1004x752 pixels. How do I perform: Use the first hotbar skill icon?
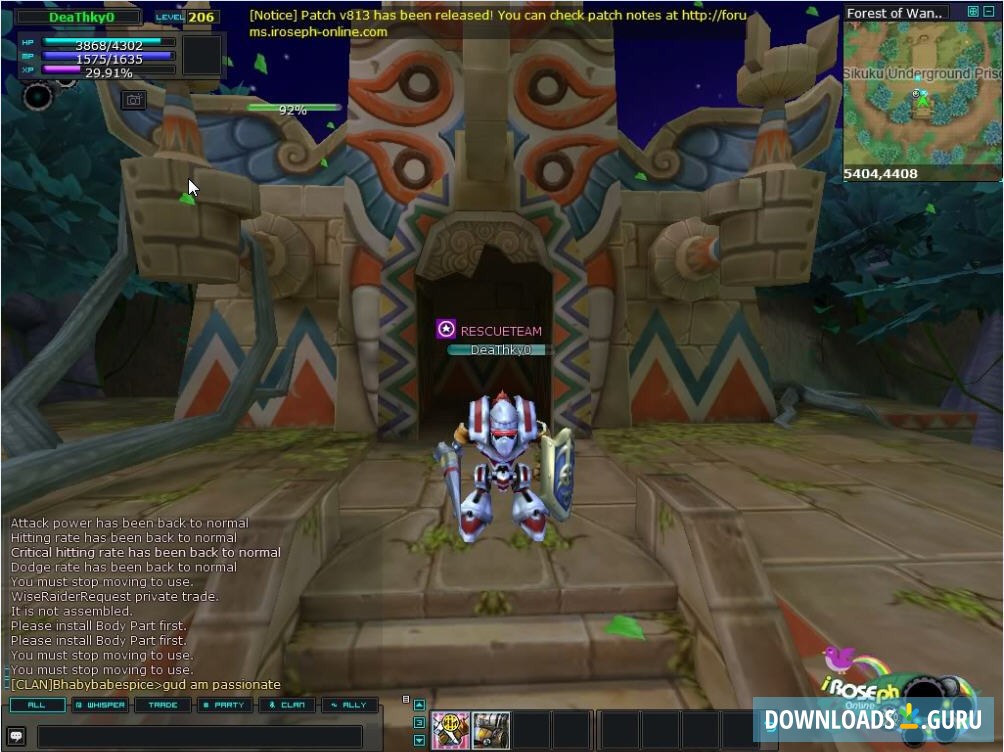451,730
